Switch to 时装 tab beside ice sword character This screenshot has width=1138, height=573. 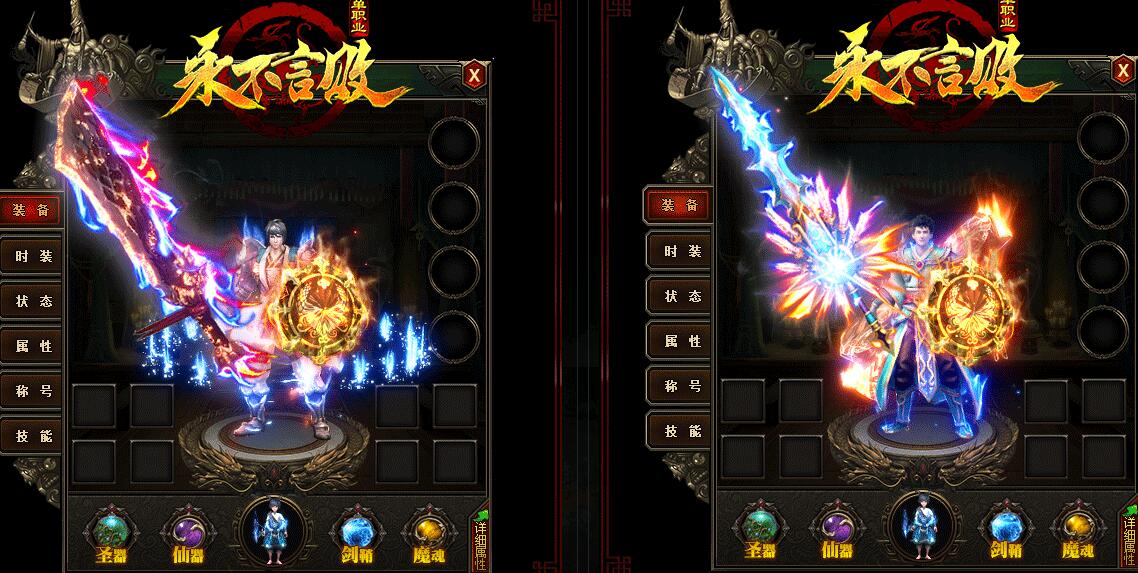(x=681, y=251)
